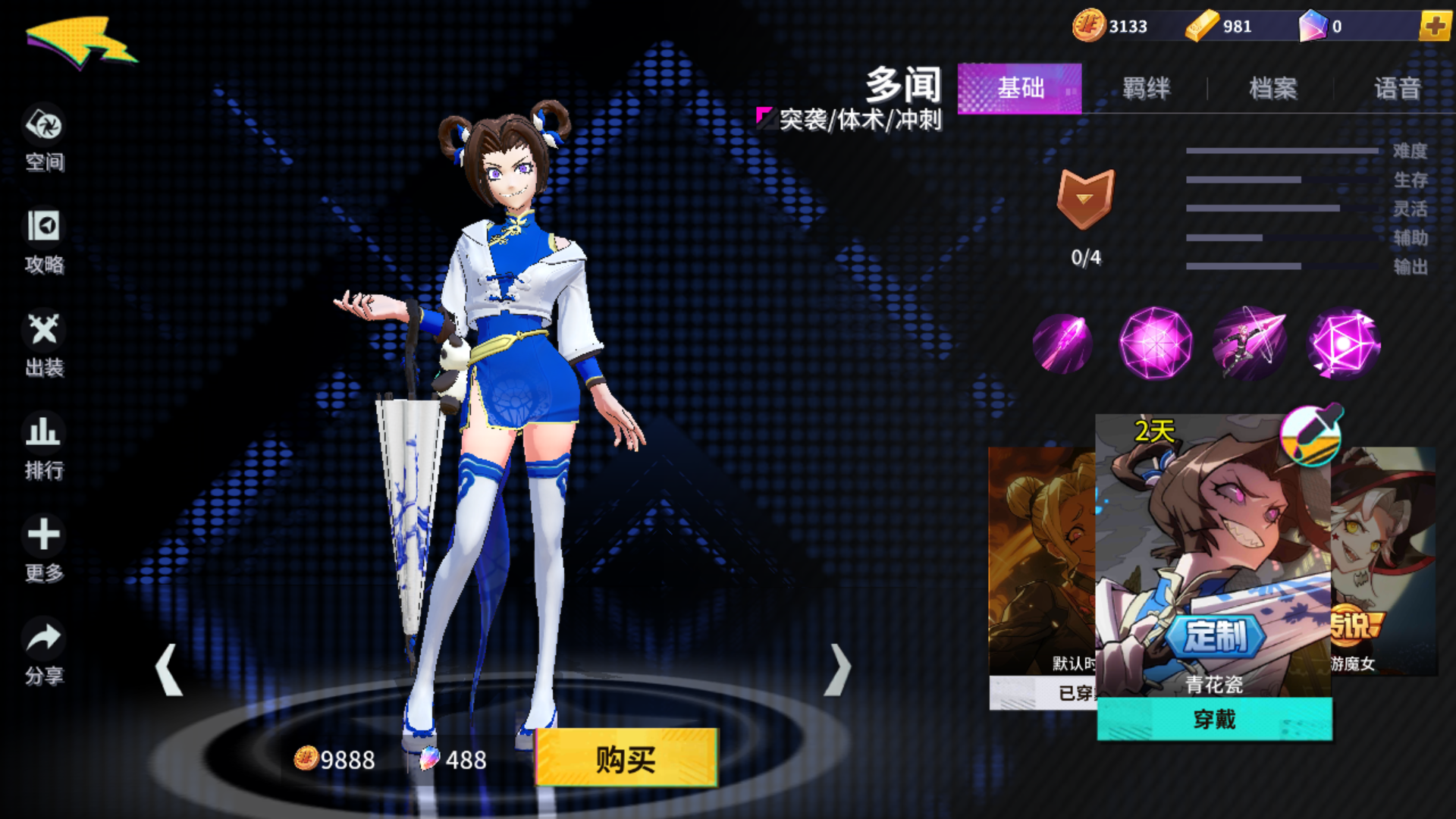Open the dye dropper on the 青花瓷 skin

[x=1310, y=438]
